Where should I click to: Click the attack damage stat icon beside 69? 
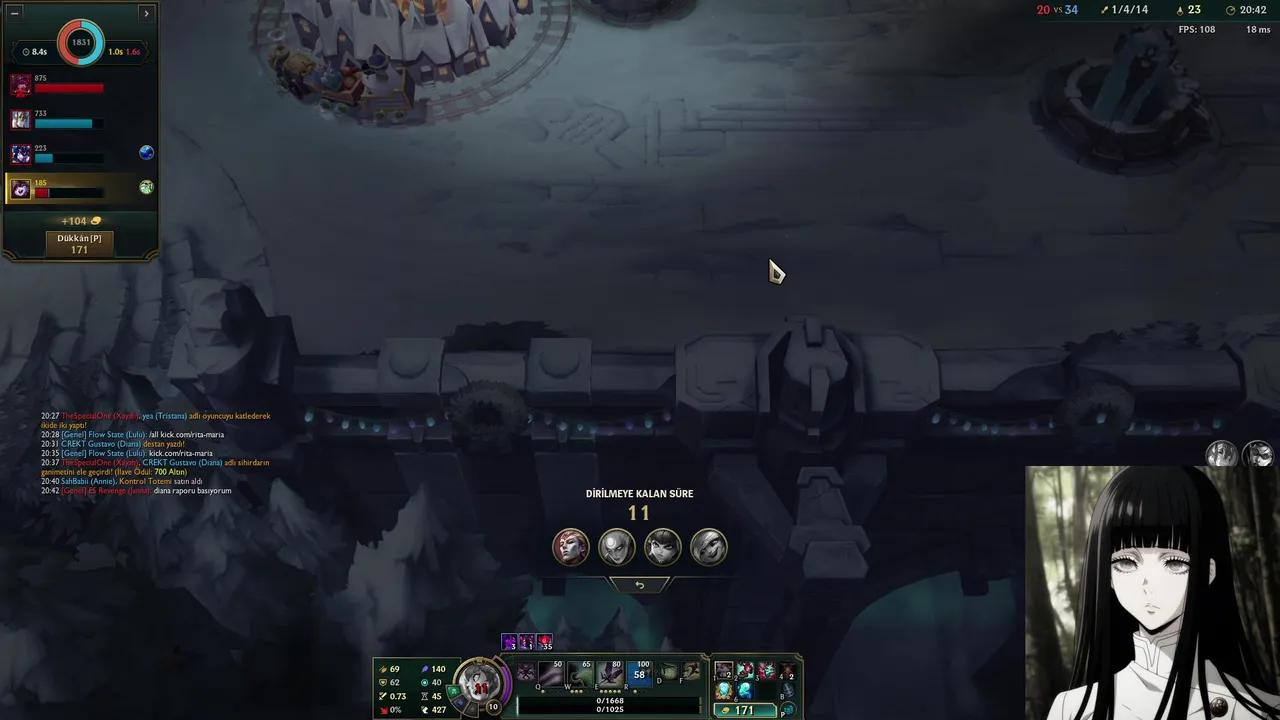[382, 669]
